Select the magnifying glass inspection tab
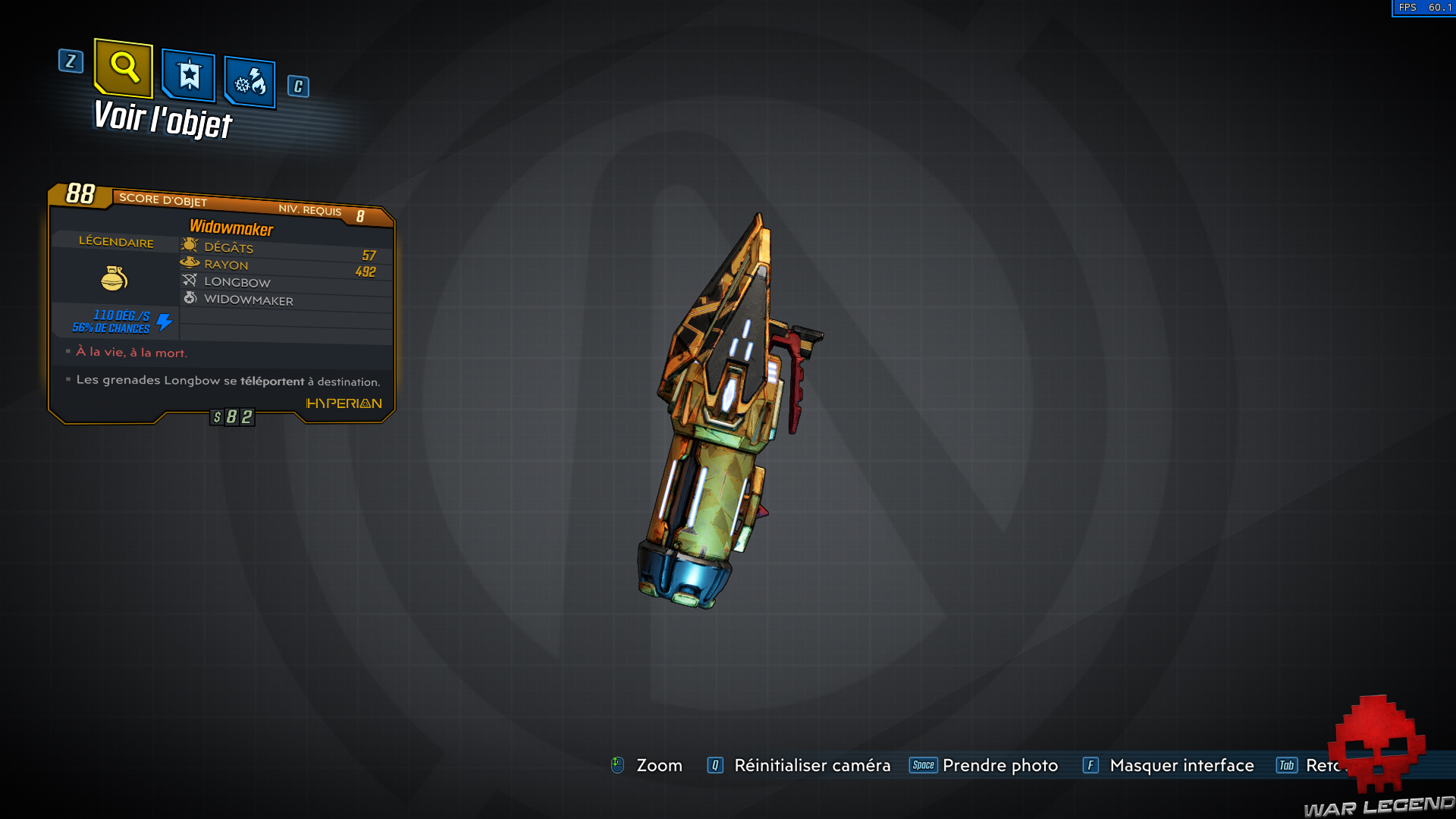The height and width of the screenshot is (819, 1456). (x=123, y=70)
